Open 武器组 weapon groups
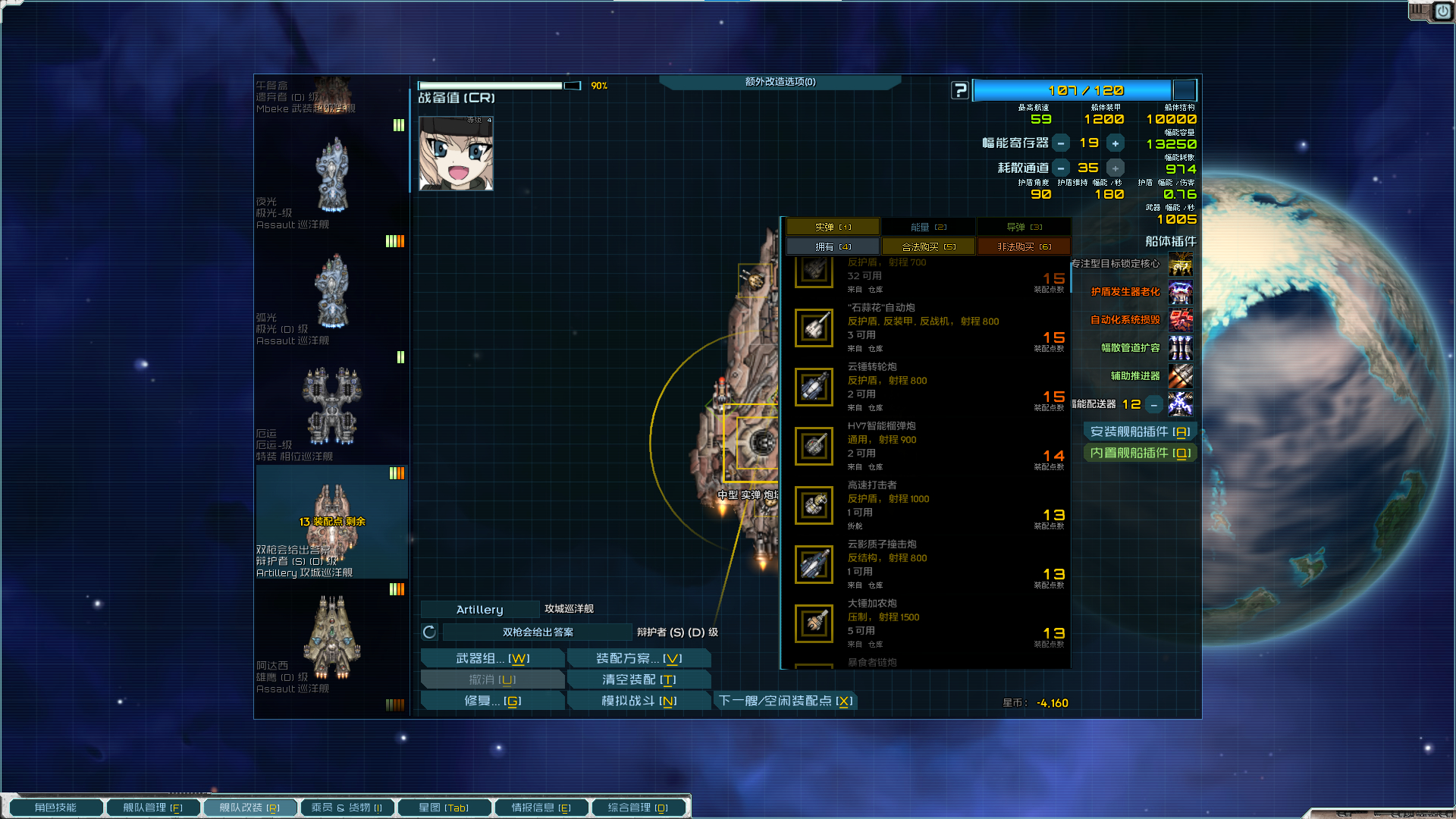This screenshot has width=1456, height=819. [x=492, y=658]
